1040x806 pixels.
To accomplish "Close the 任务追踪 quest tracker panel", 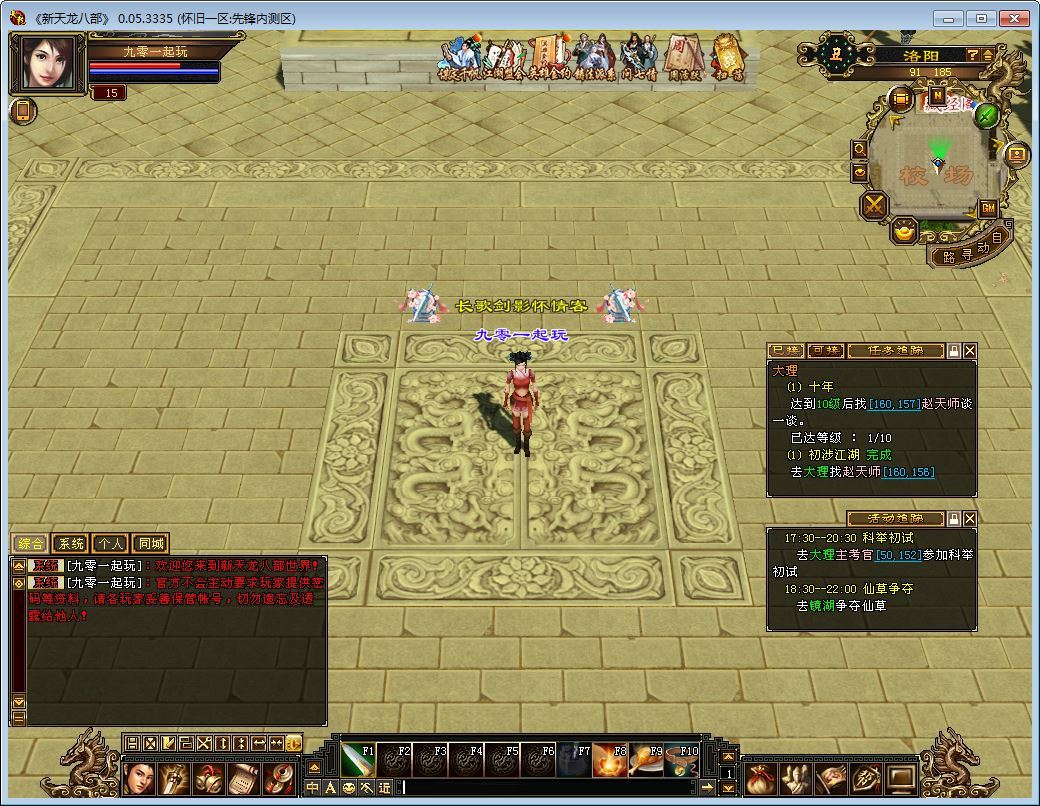I will click(x=969, y=351).
